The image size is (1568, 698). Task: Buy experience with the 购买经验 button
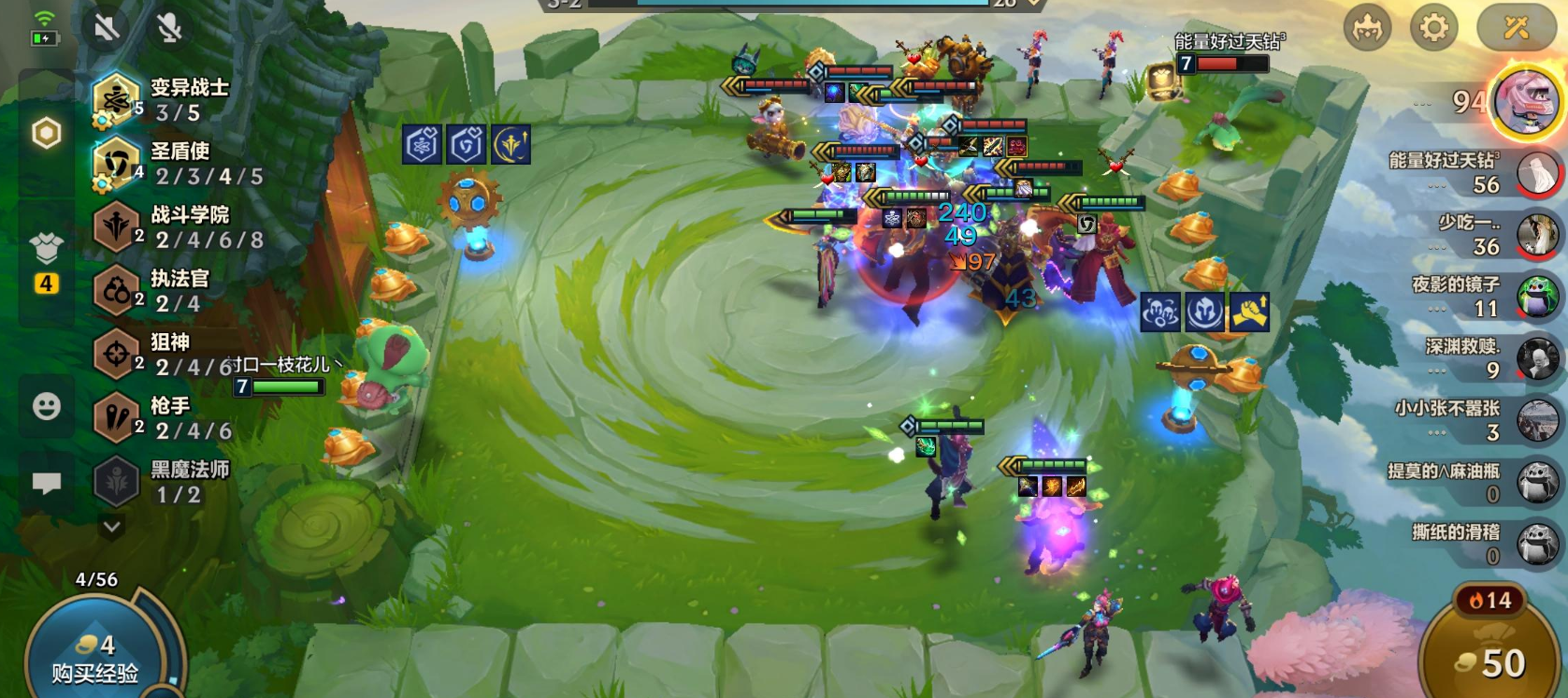[95, 659]
